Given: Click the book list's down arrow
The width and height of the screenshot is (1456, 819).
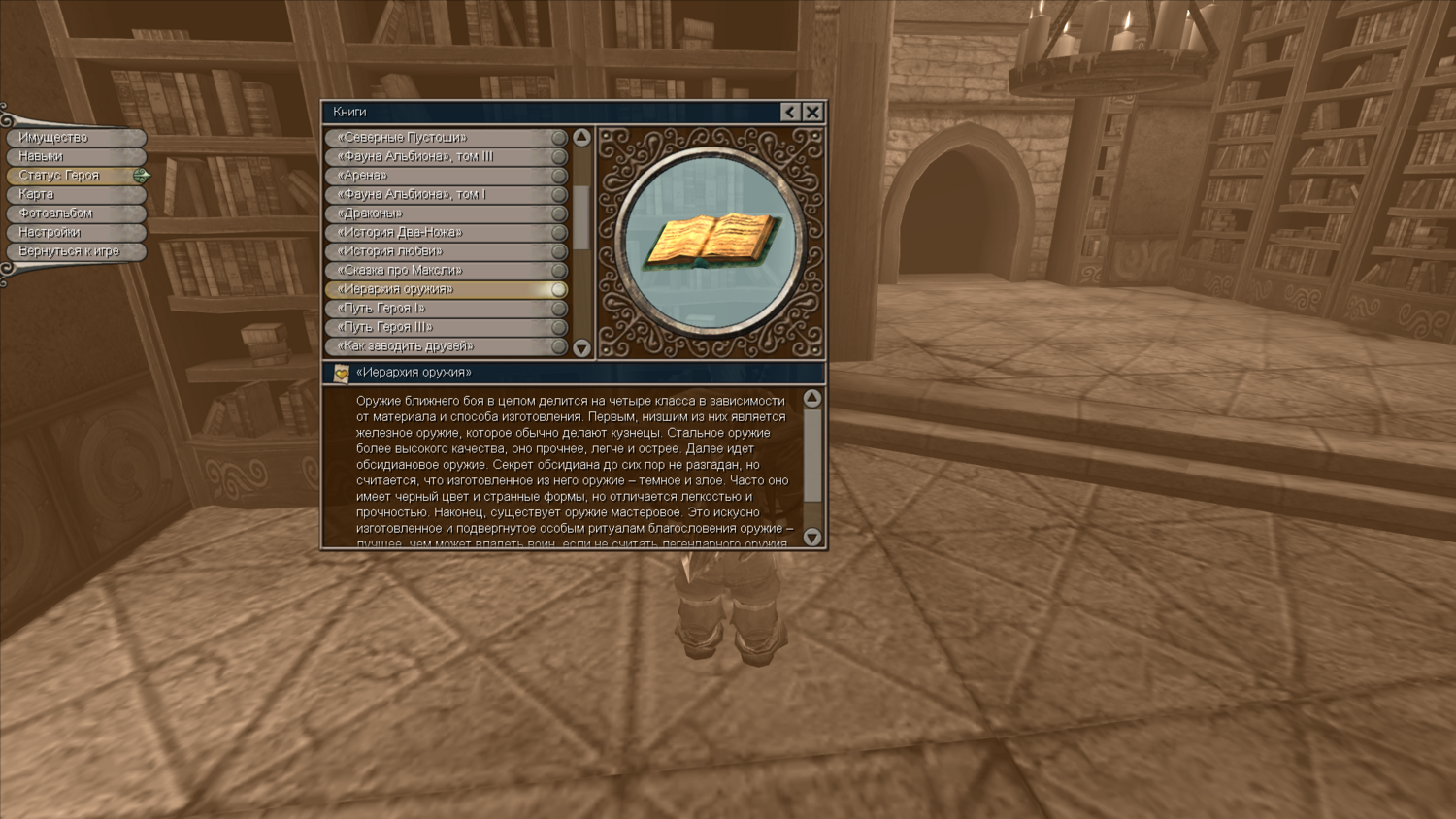Looking at the screenshot, I should pyautogui.click(x=581, y=347).
